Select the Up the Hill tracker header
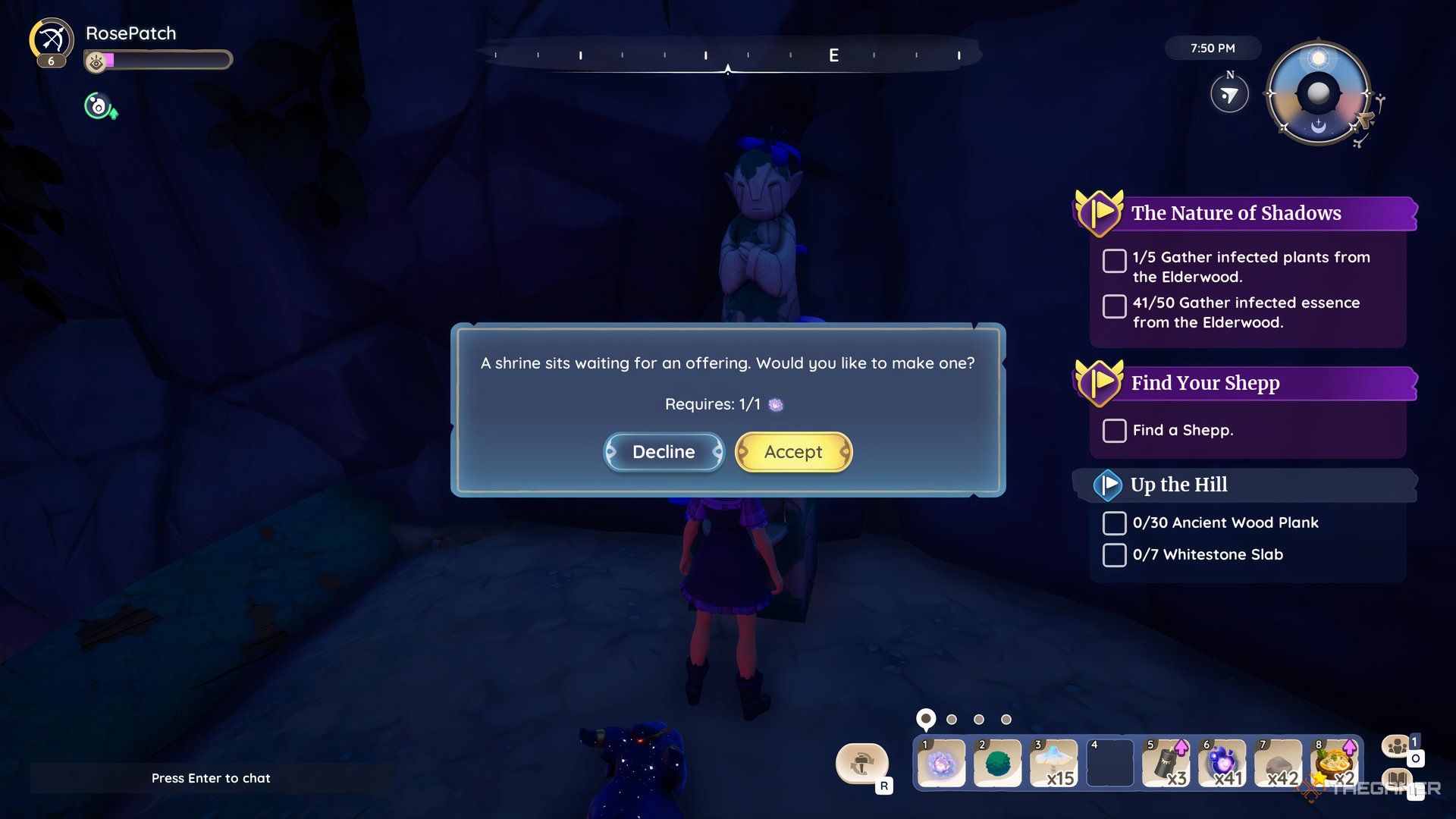This screenshot has height=819, width=1456. click(x=1178, y=485)
